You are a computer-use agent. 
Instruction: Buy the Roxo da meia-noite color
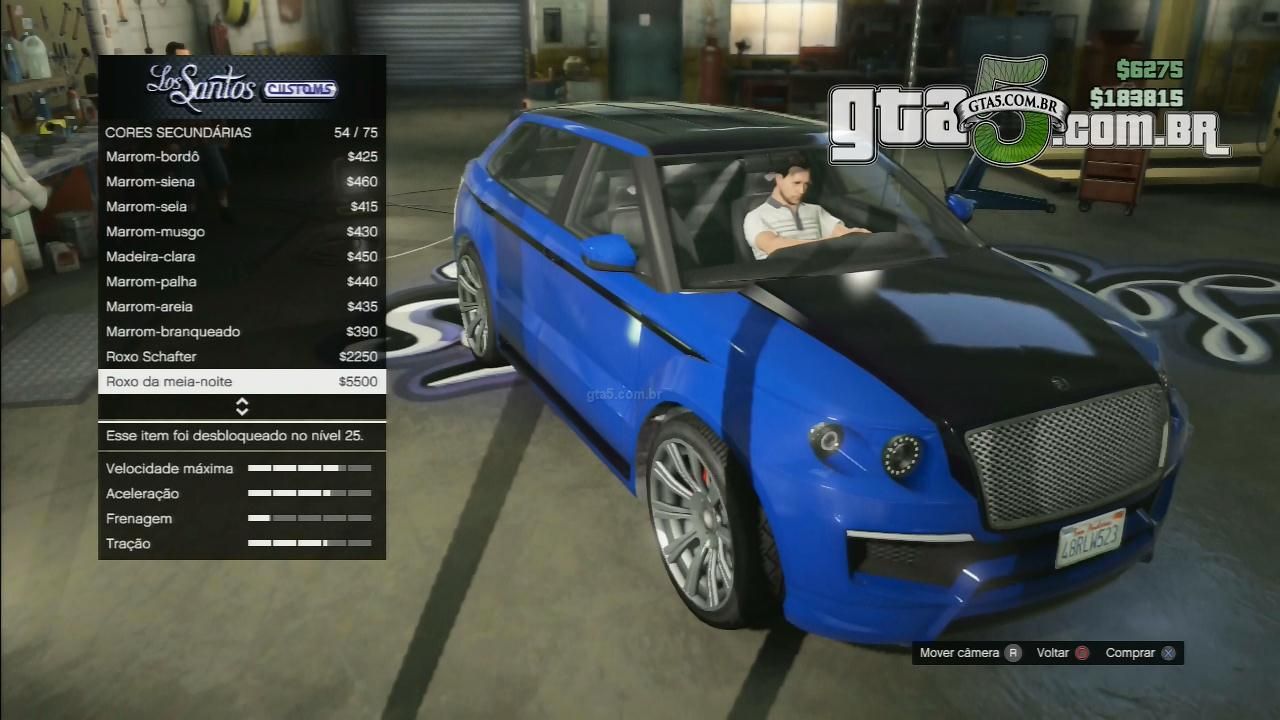click(241, 382)
